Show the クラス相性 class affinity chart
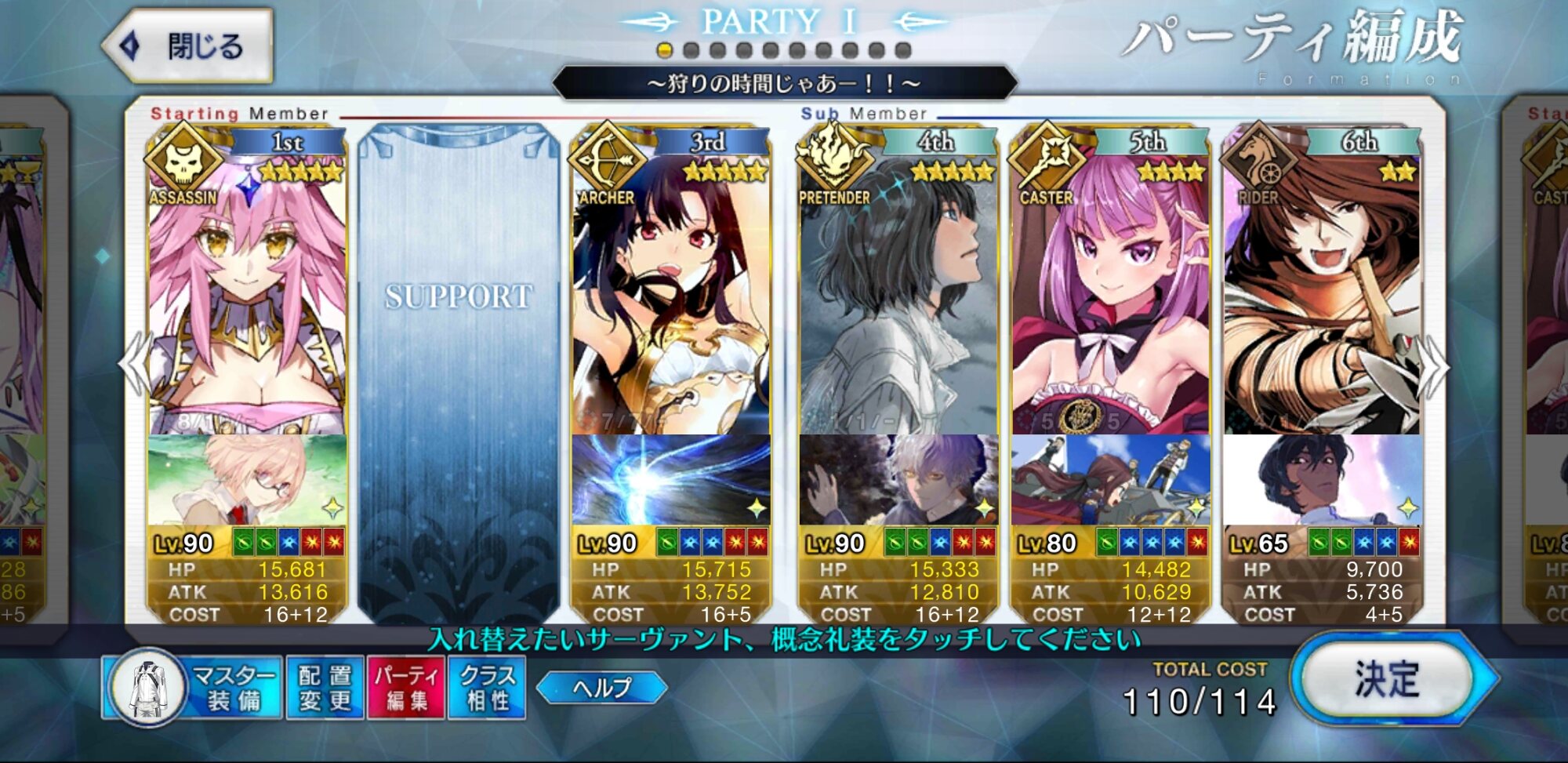 [x=487, y=688]
